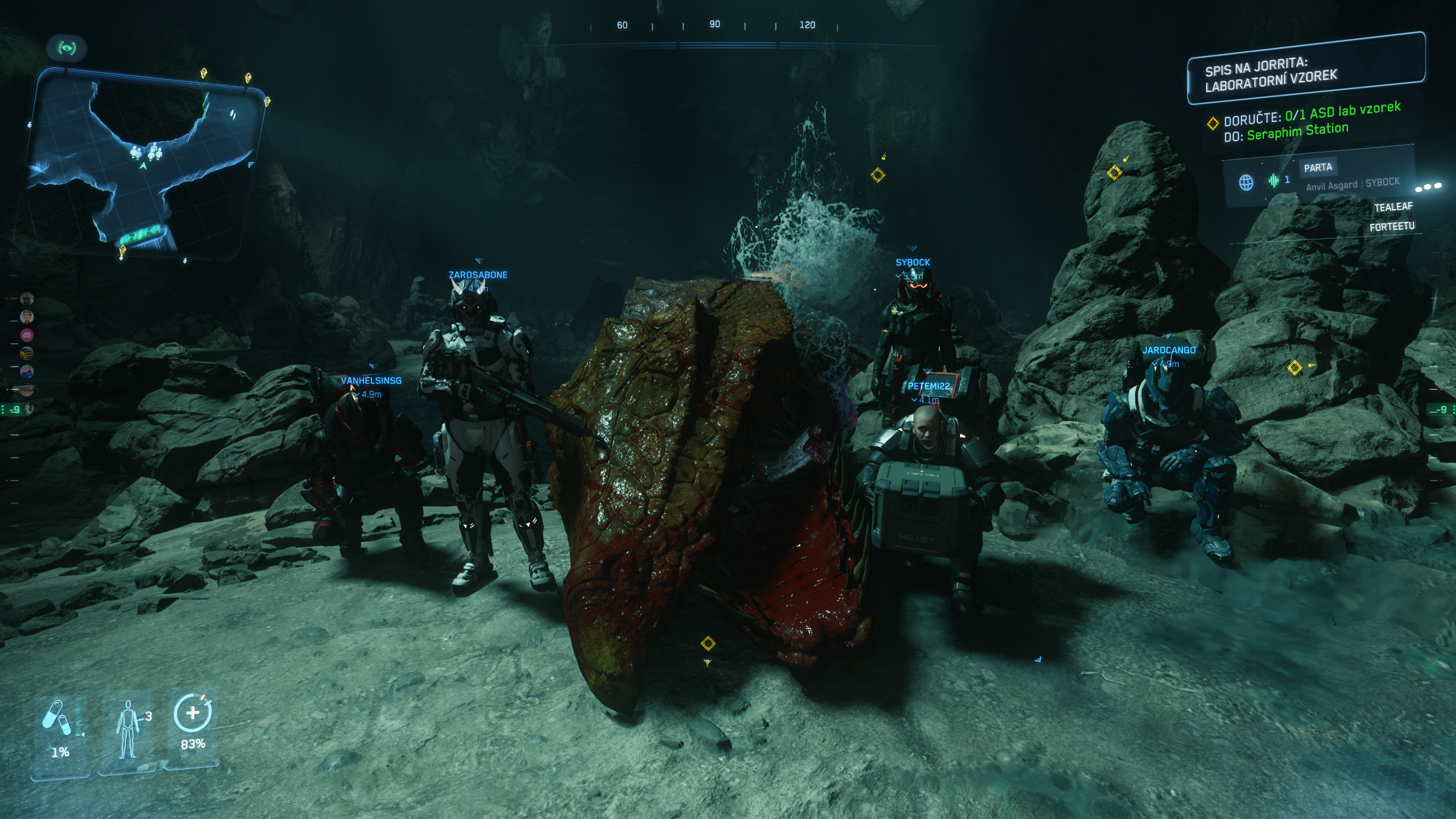The width and height of the screenshot is (1456, 819).
Task: Open the body injury status figure
Action: [127, 729]
